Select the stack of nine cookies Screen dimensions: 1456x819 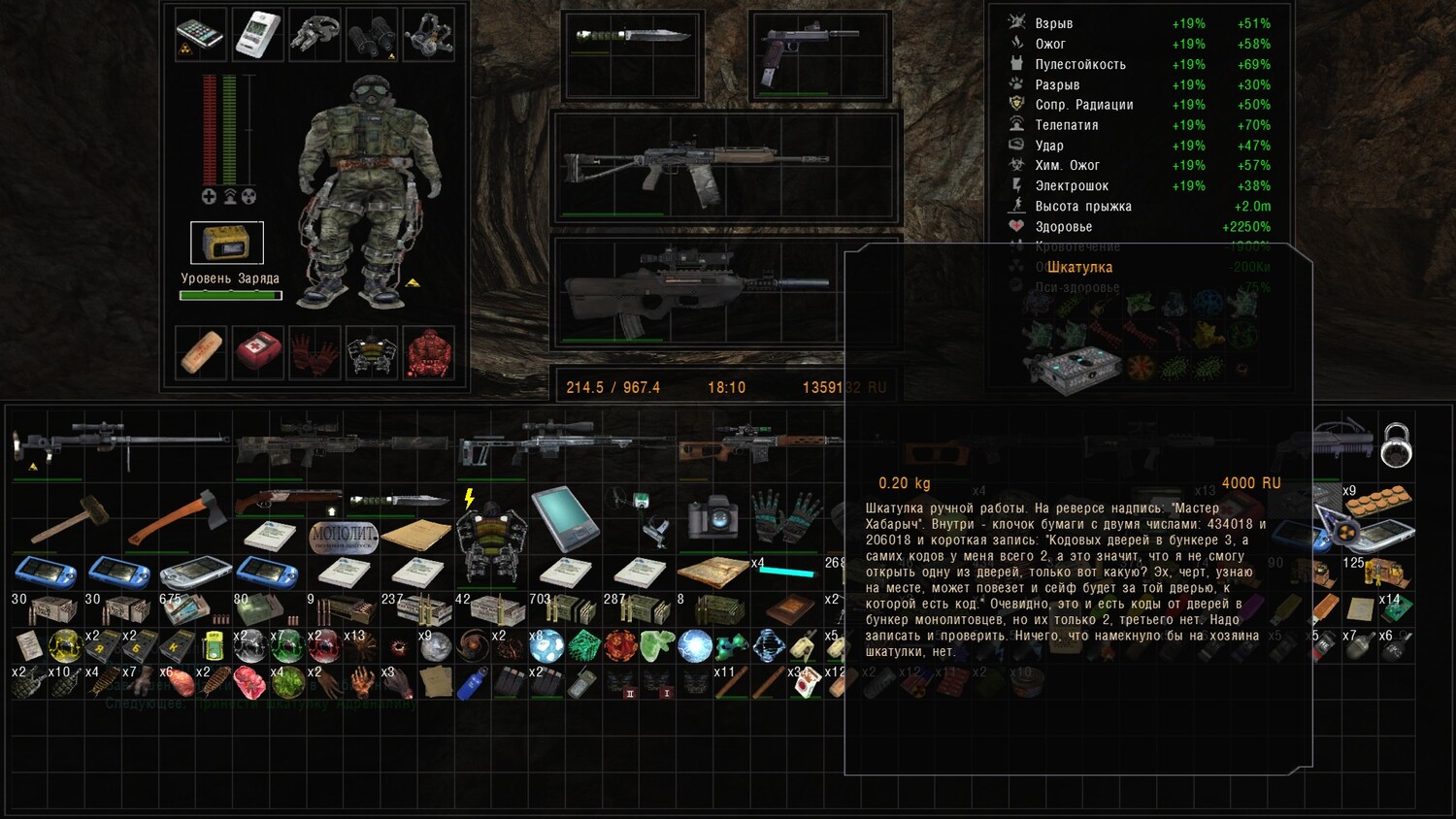tap(1377, 504)
